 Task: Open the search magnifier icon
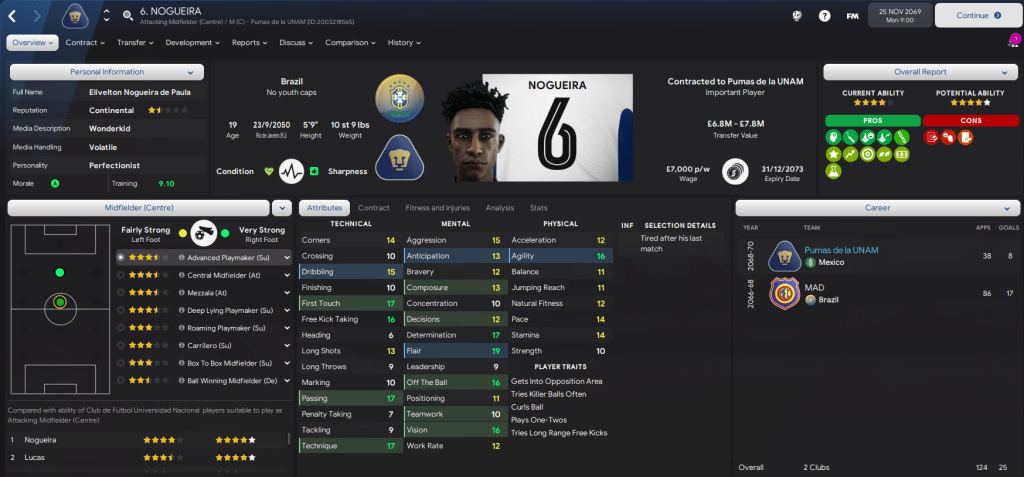tap(128, 15)
